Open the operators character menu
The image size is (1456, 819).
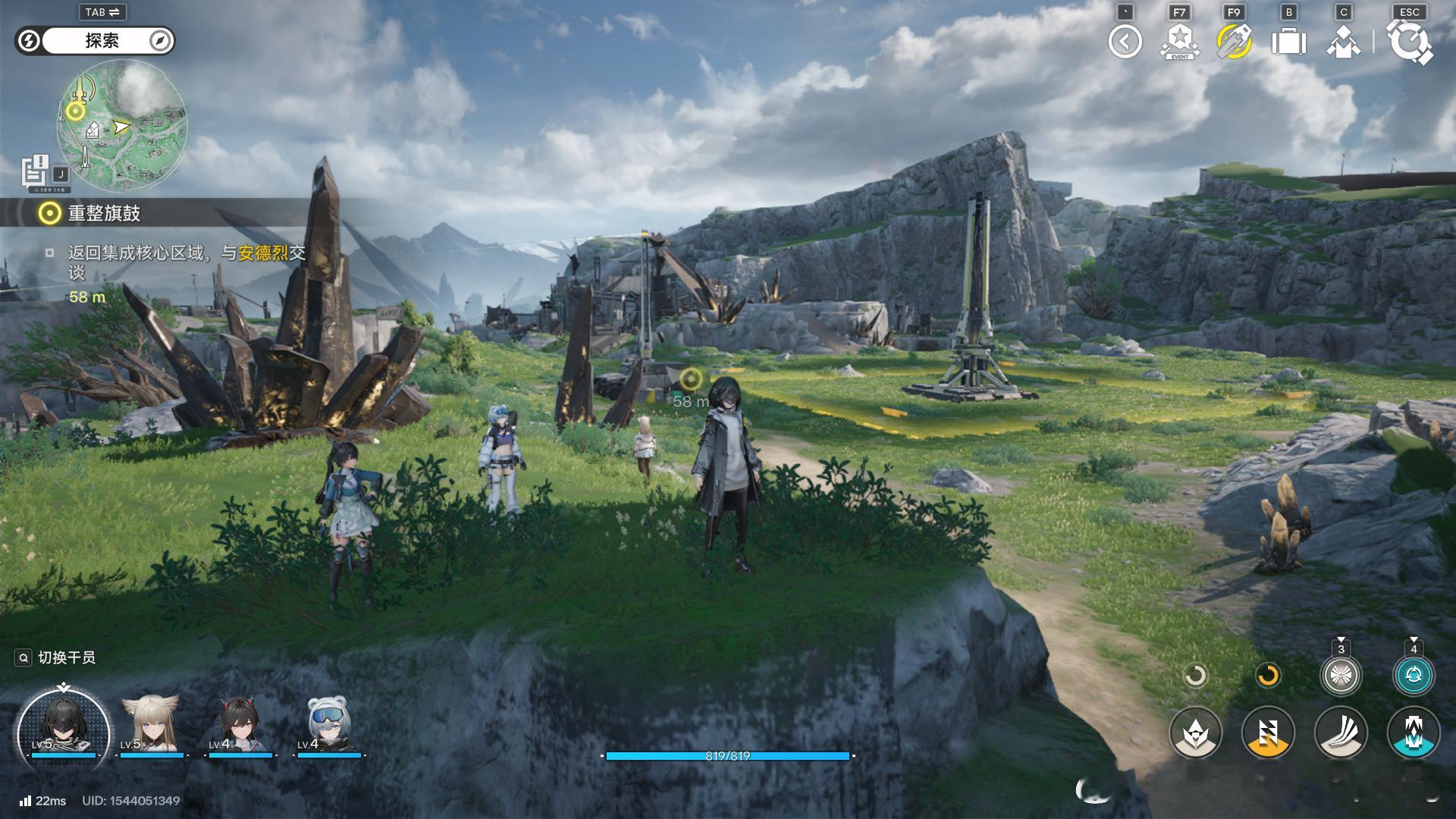pos(1343,42)
